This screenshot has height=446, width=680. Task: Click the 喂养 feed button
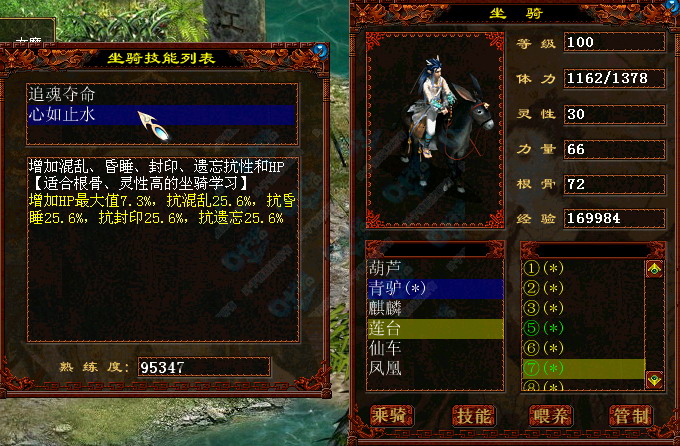point(551,415)
